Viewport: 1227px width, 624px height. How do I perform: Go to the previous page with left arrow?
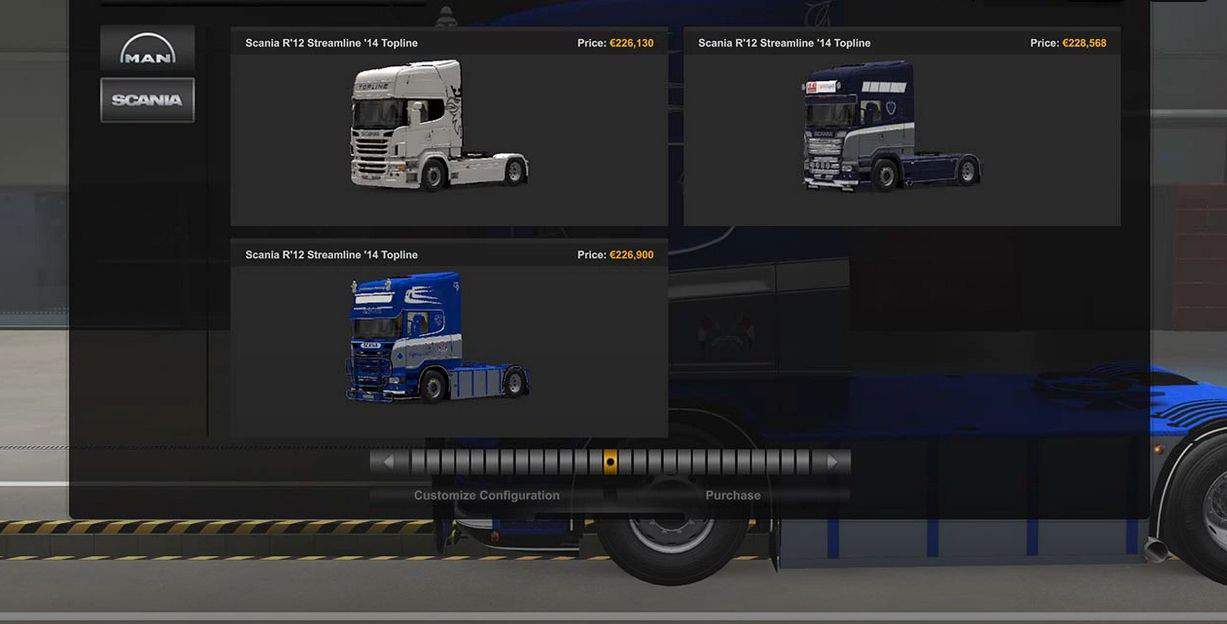(x=388, y=462)
